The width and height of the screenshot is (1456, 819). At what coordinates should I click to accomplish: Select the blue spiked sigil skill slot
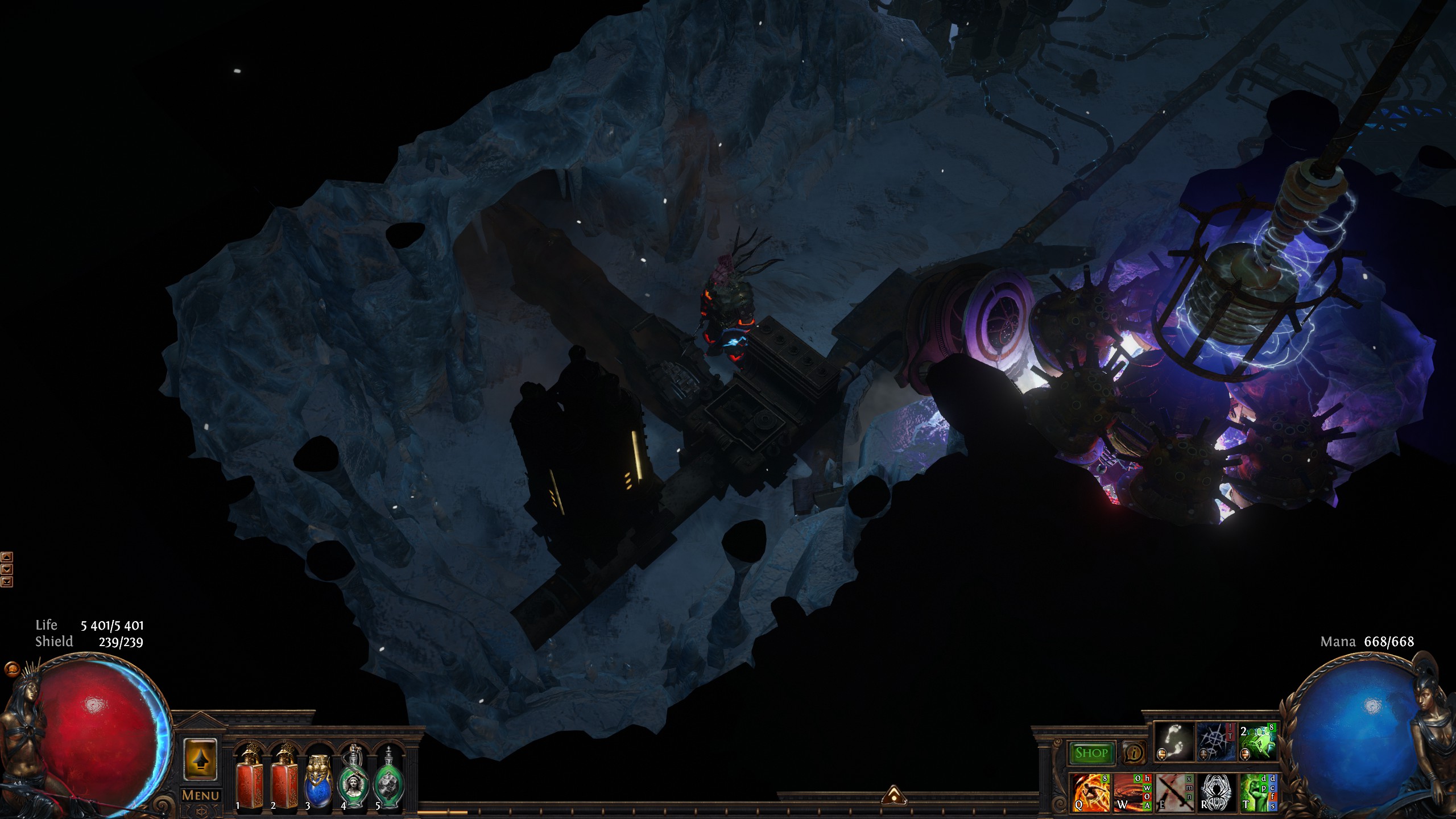[1215, 742]
